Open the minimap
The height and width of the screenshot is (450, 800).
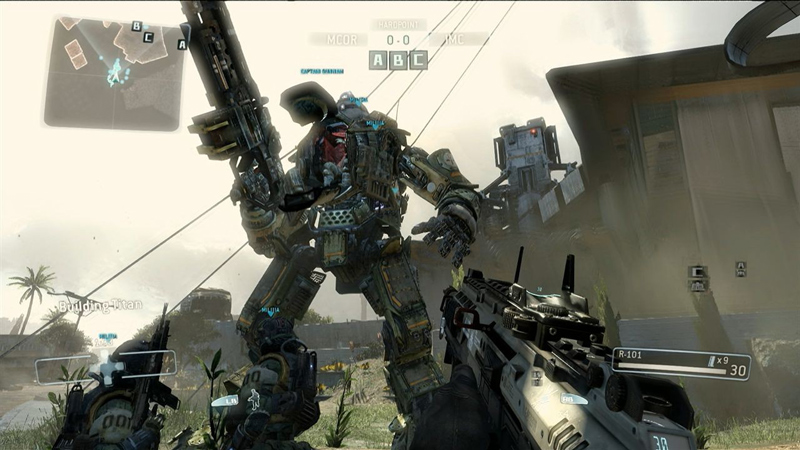pos(115,72)
